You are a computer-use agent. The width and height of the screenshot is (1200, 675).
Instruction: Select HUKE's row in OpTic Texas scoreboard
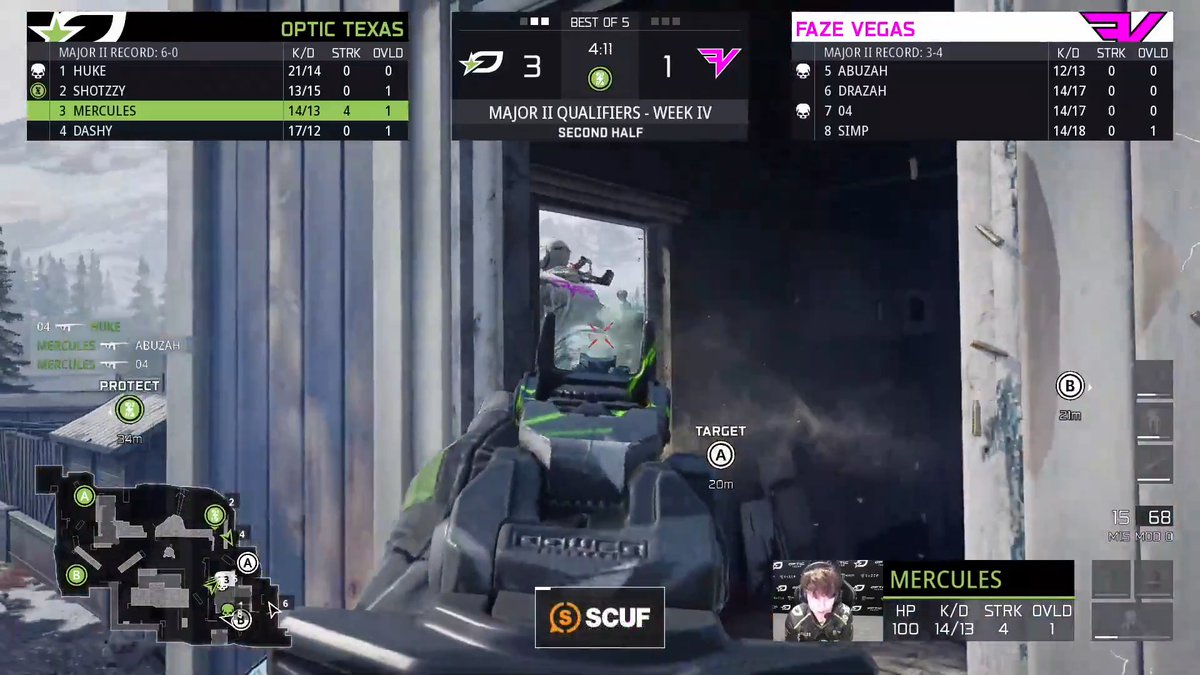pos(217,71)
